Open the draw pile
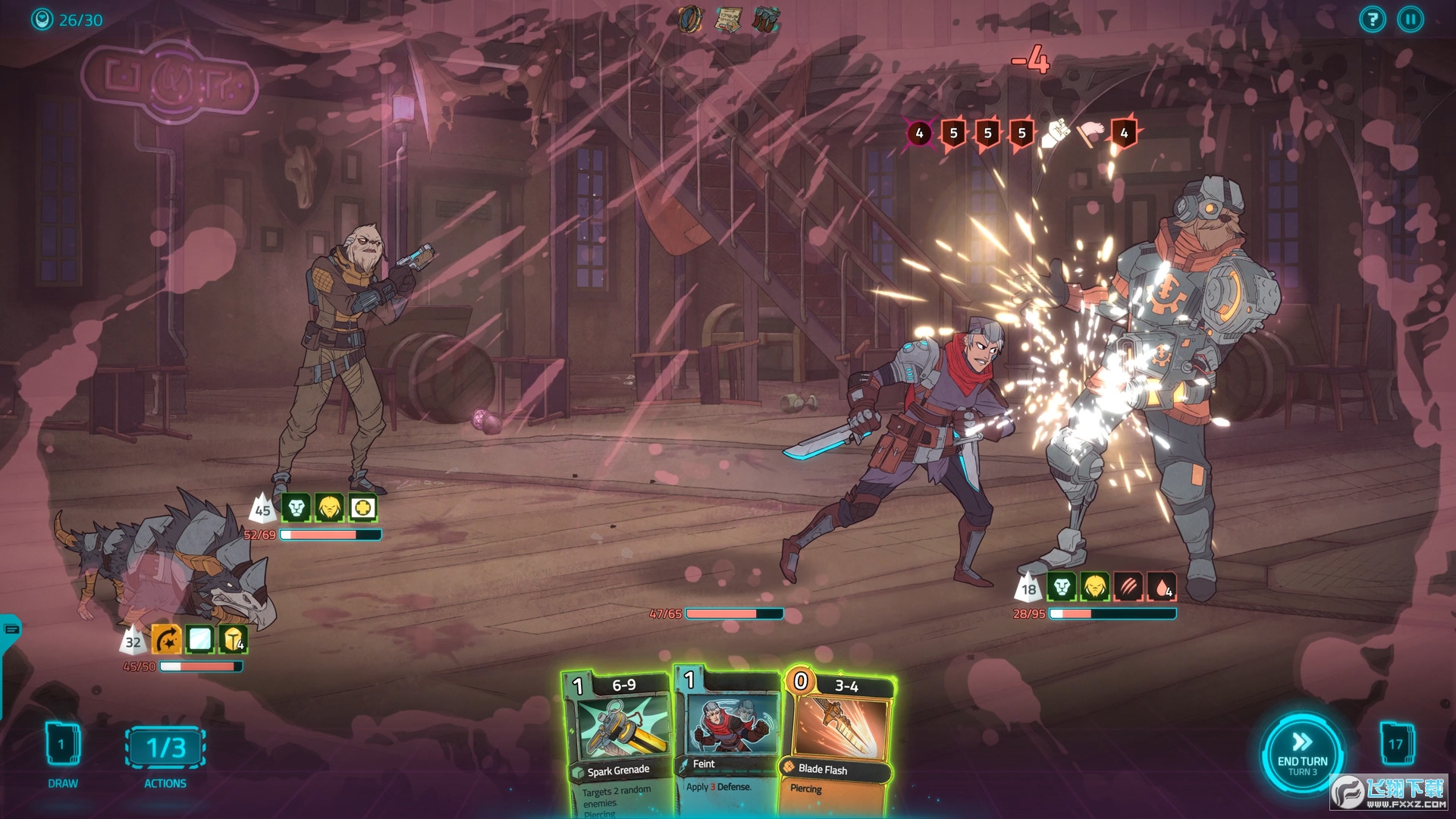 63,745
